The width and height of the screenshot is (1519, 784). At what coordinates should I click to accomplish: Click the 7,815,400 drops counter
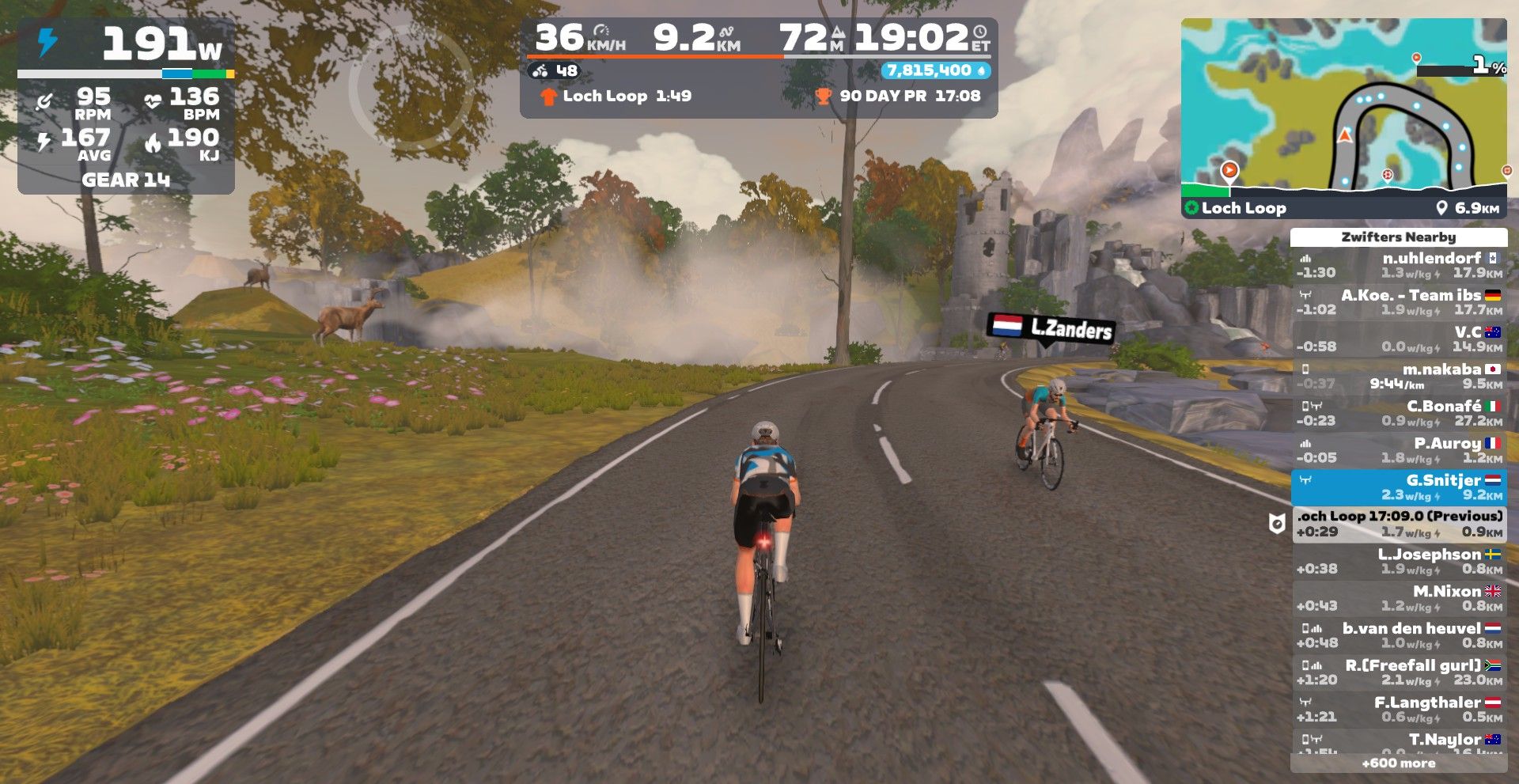(x=935, y=70)
